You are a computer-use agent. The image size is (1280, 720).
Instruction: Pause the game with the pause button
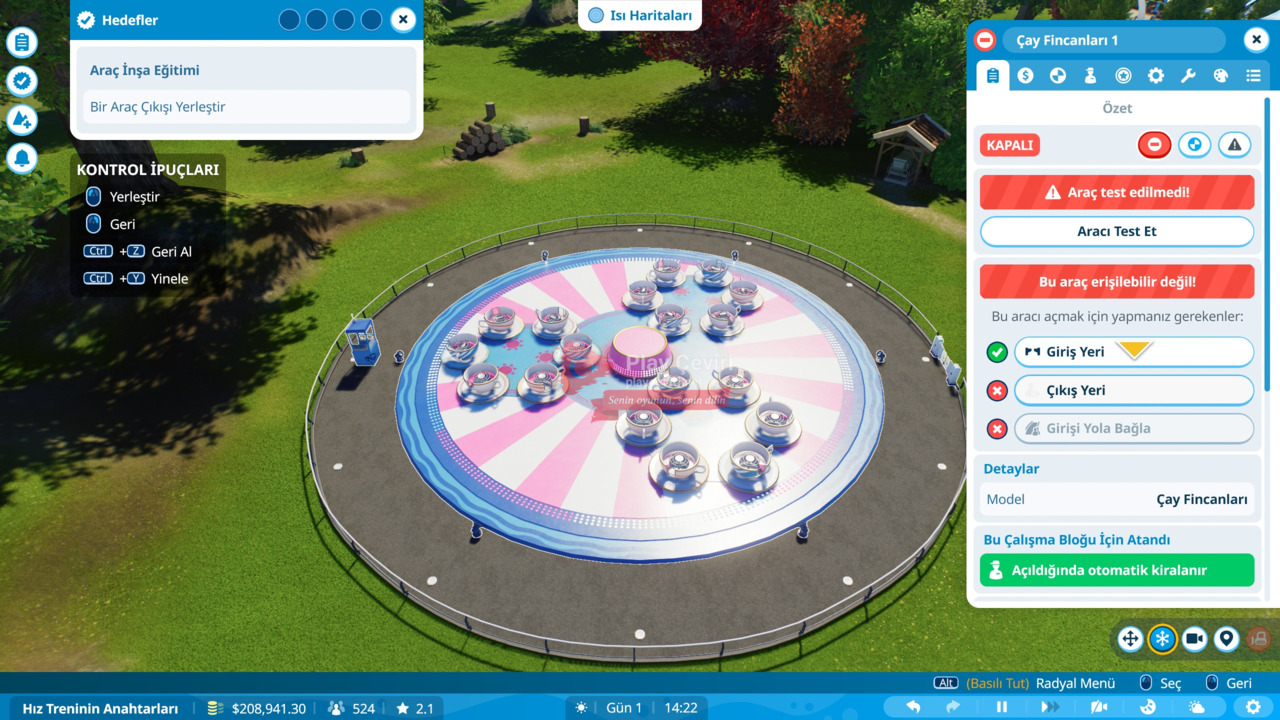pos(1001,707)
